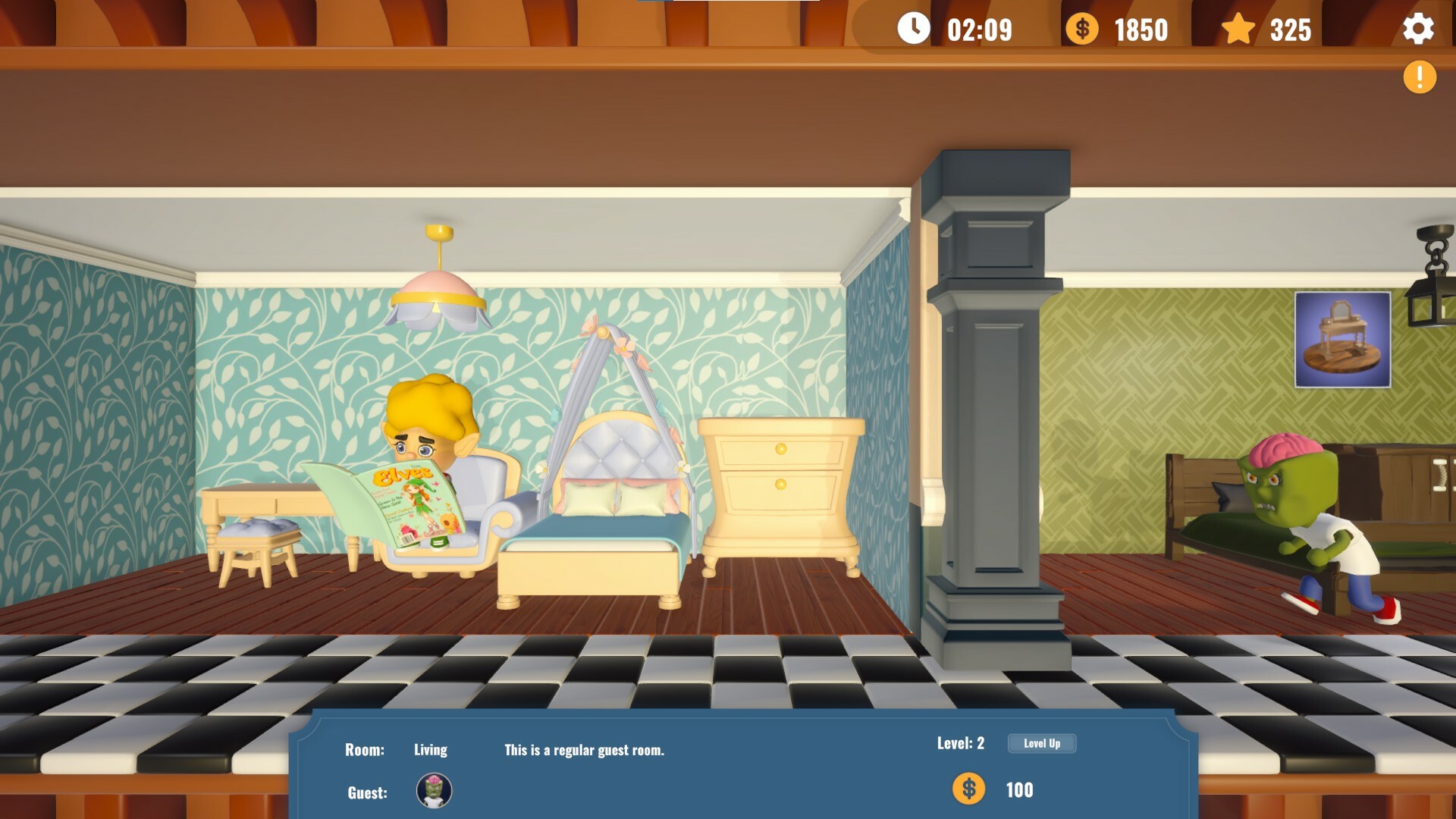Screen dimensions: 1456x819
Task: Select the gray pillar between rooms
Action: (x=996, y=417)
